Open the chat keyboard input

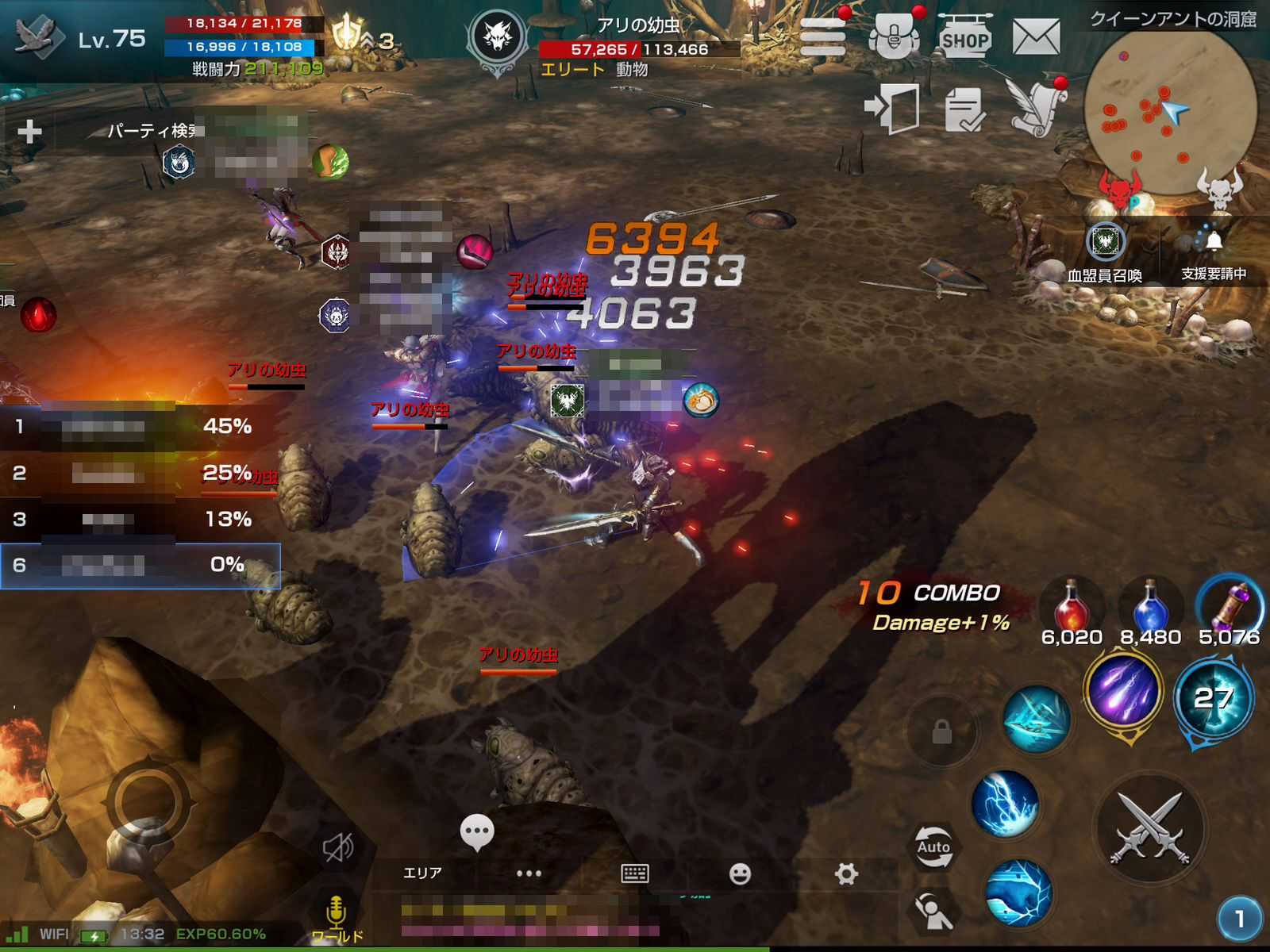(x=634, y=873)
